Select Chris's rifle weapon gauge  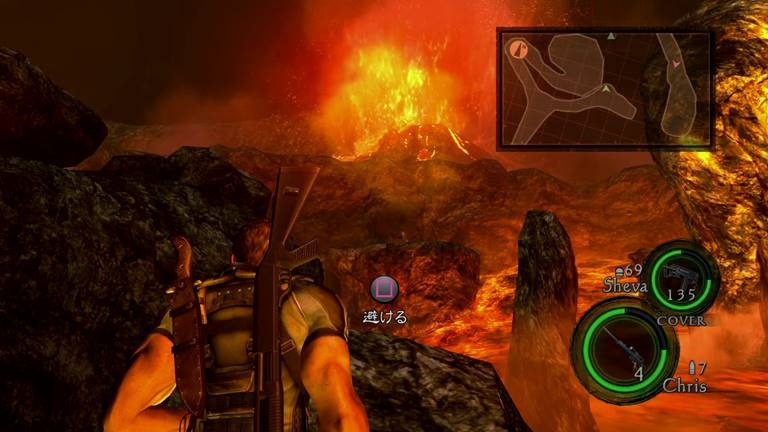click(x=618, y=345)
